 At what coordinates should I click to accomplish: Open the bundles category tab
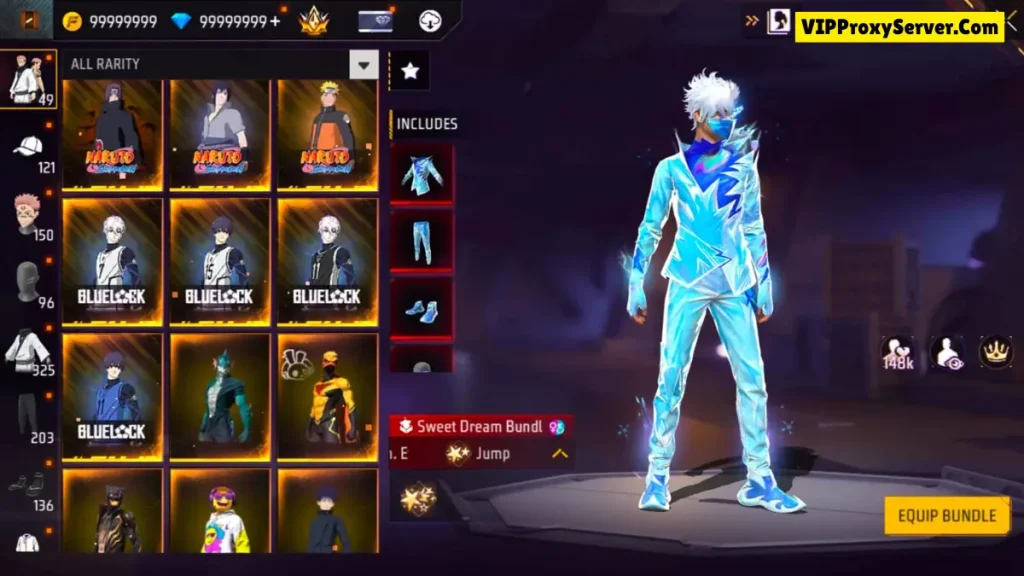coord(28,77)
